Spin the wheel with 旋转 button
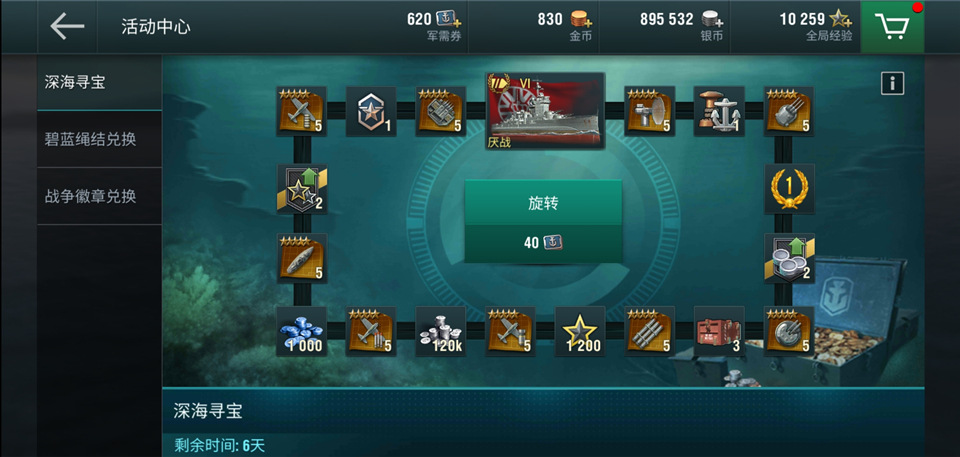960x457 pixels. [543, 203]
